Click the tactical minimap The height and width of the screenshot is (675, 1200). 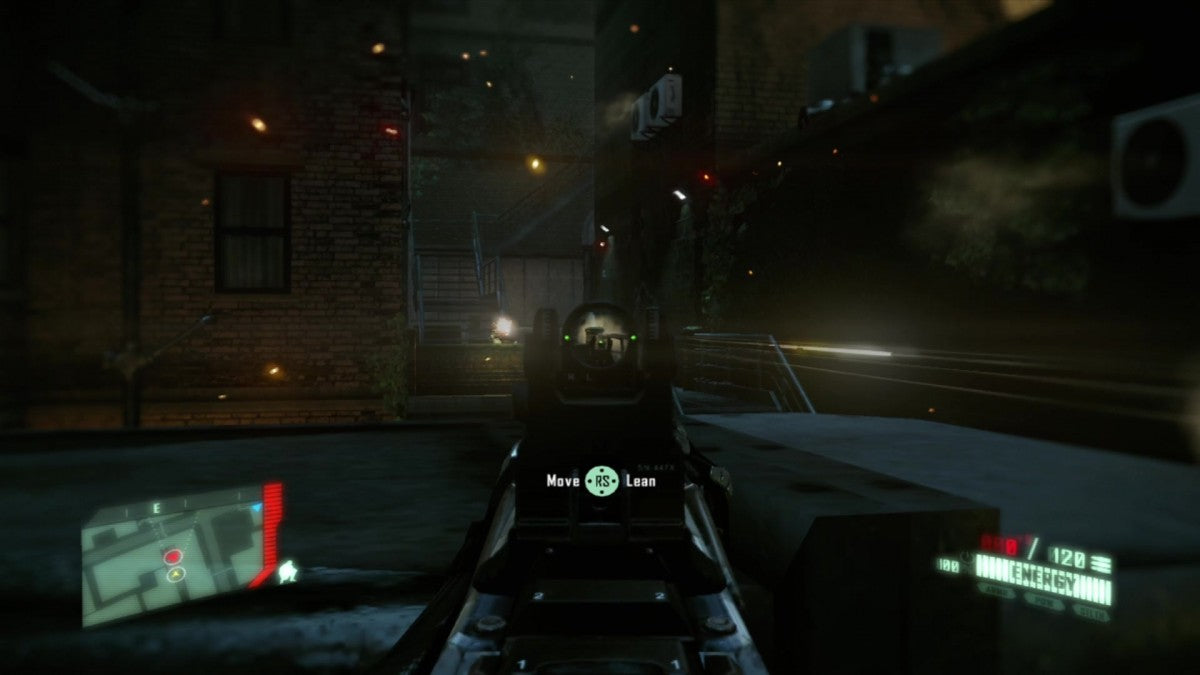(x=170, y=555)
